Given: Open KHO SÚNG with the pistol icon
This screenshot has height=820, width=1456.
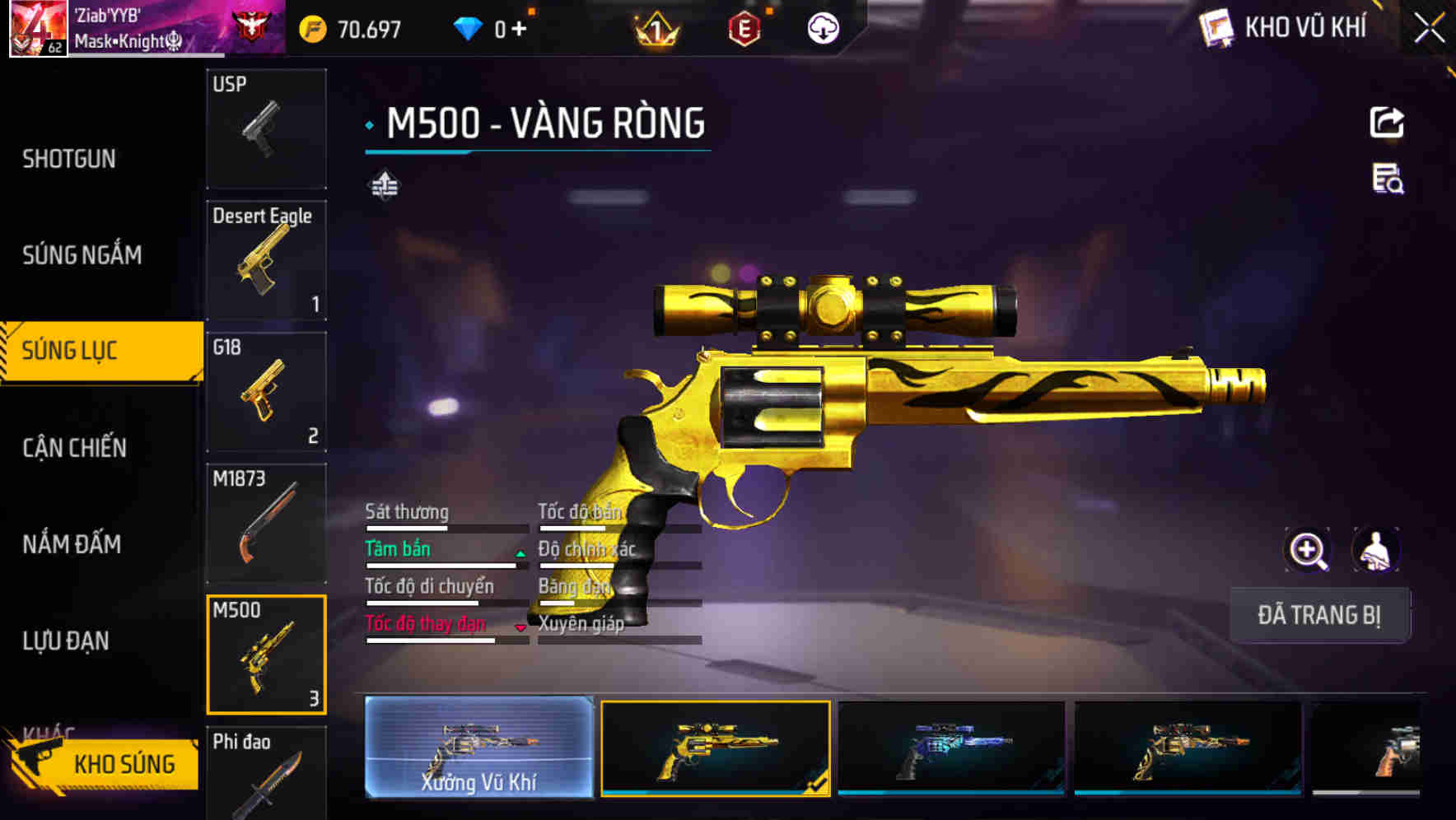Looking at the screenshot, I should point(107,763).
